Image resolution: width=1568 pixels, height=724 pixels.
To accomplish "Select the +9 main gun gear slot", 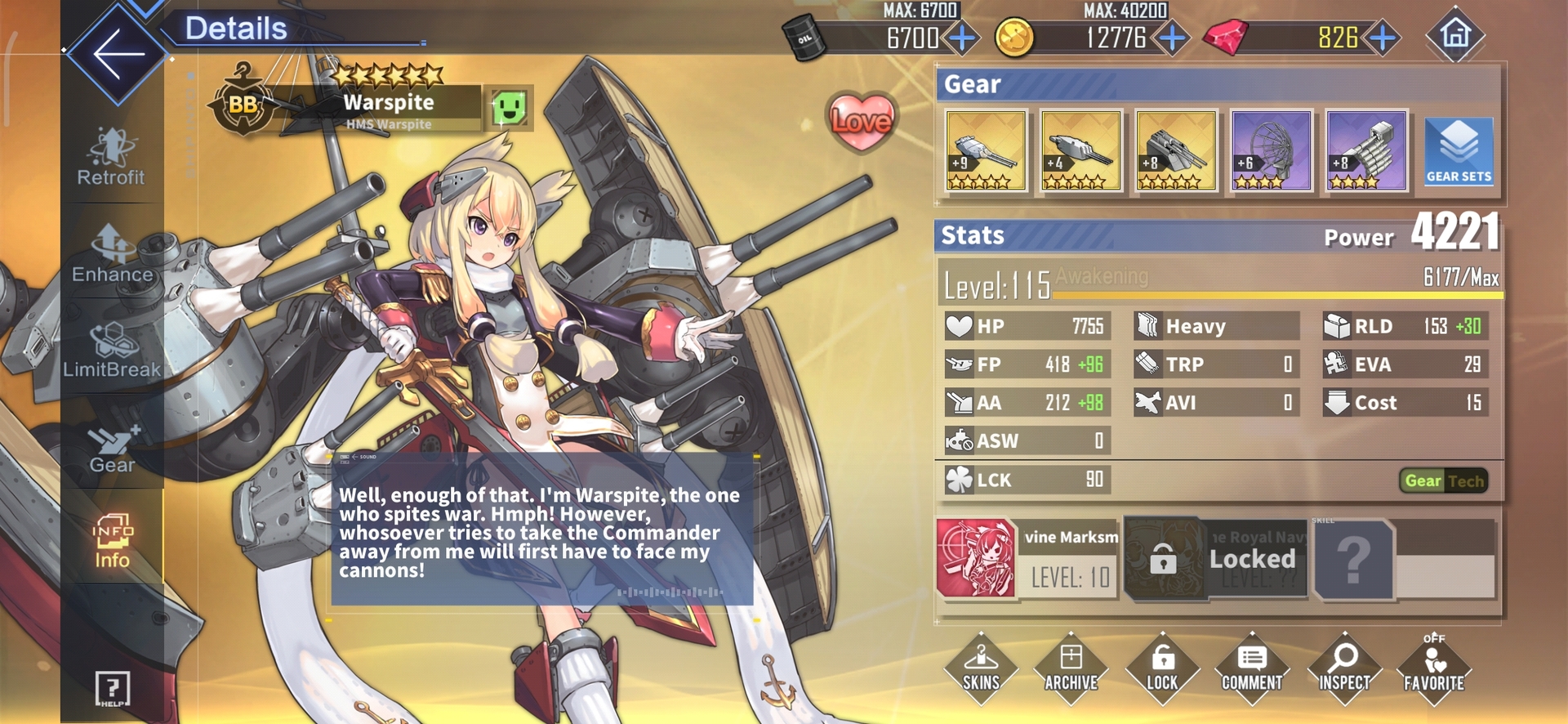I will pos(986,151).
